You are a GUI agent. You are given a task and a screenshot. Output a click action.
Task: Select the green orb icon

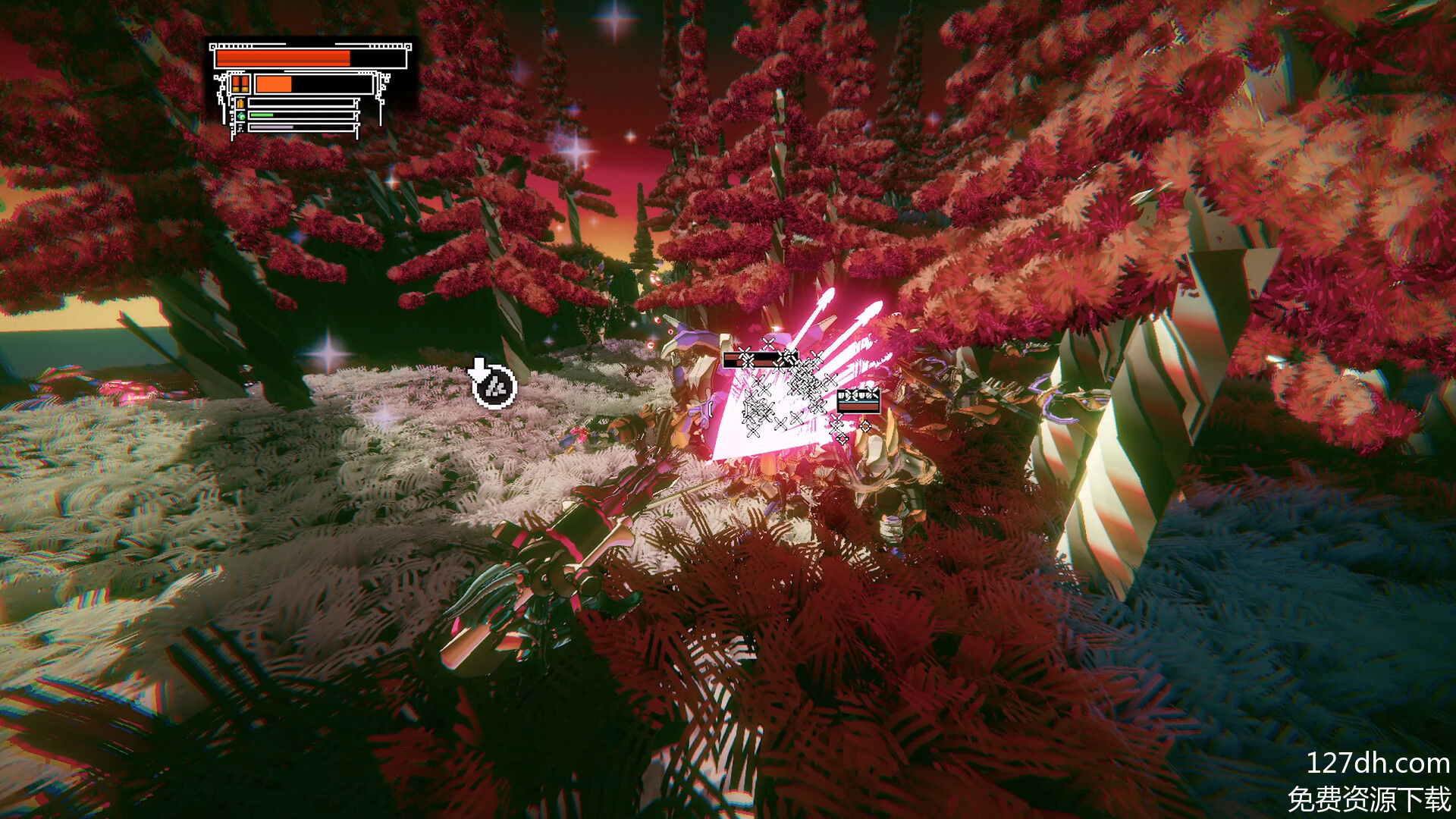240,116
